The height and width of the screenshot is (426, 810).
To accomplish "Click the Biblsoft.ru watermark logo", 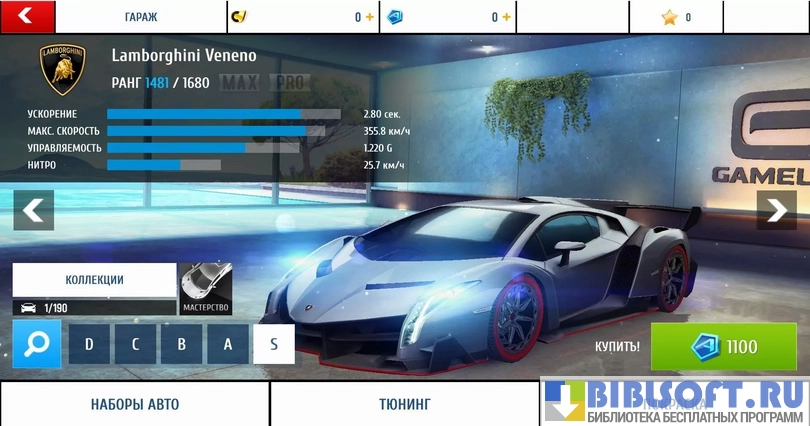I will (x=675, y=400).
